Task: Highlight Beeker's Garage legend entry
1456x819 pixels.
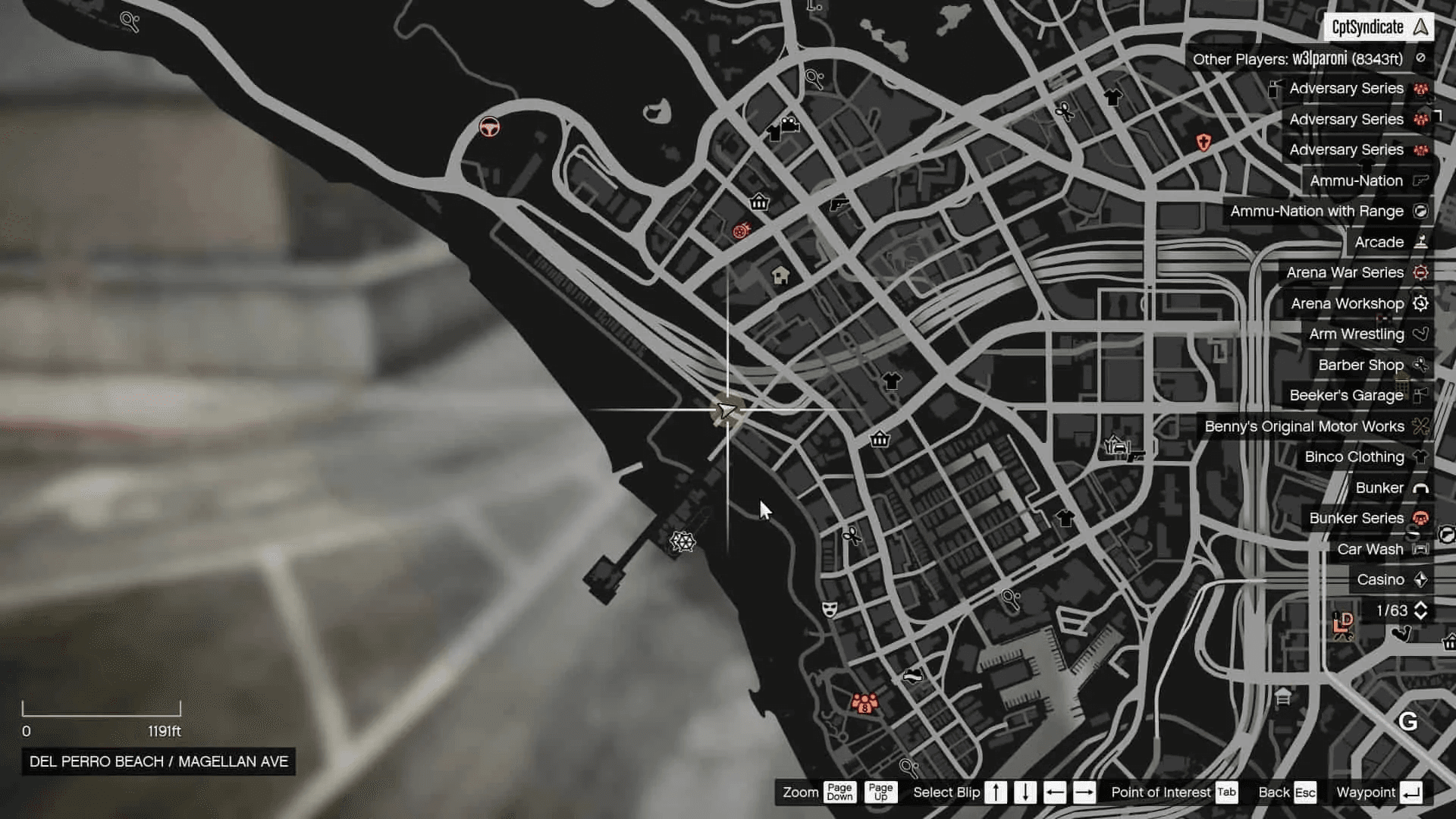Action: coord(1346,395)
